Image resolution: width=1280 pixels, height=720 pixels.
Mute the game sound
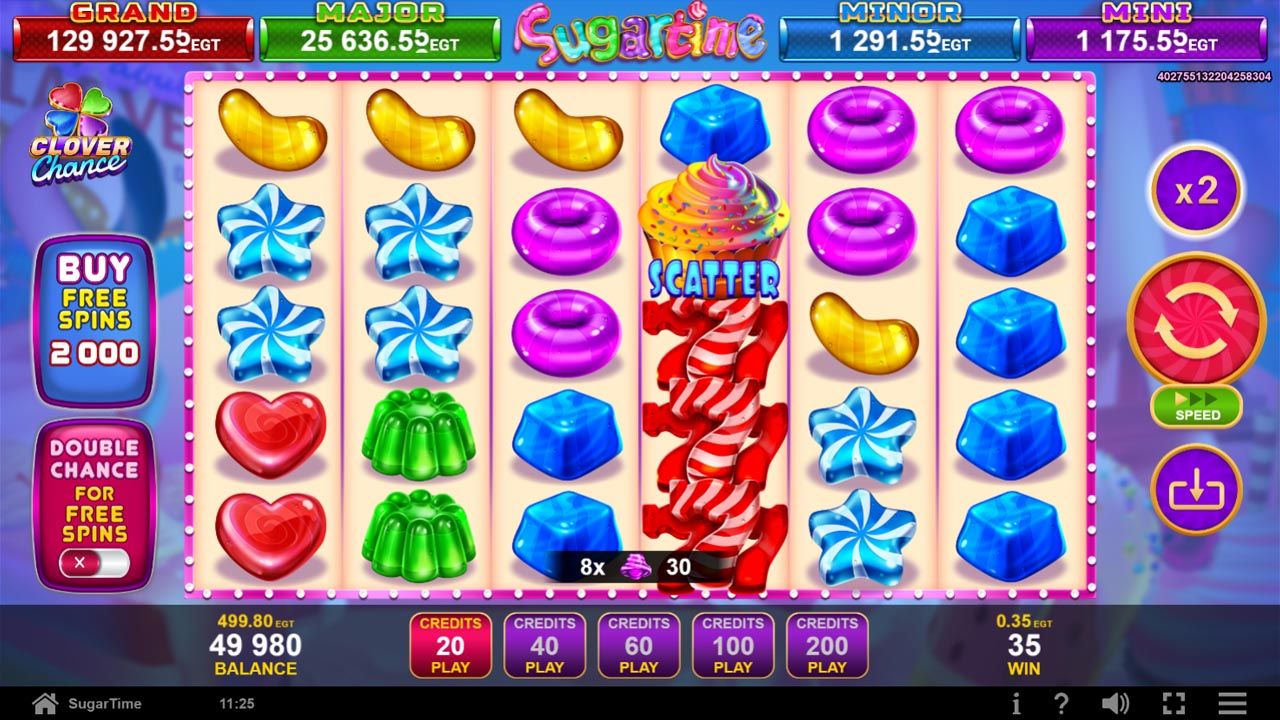coord(1115,703)
